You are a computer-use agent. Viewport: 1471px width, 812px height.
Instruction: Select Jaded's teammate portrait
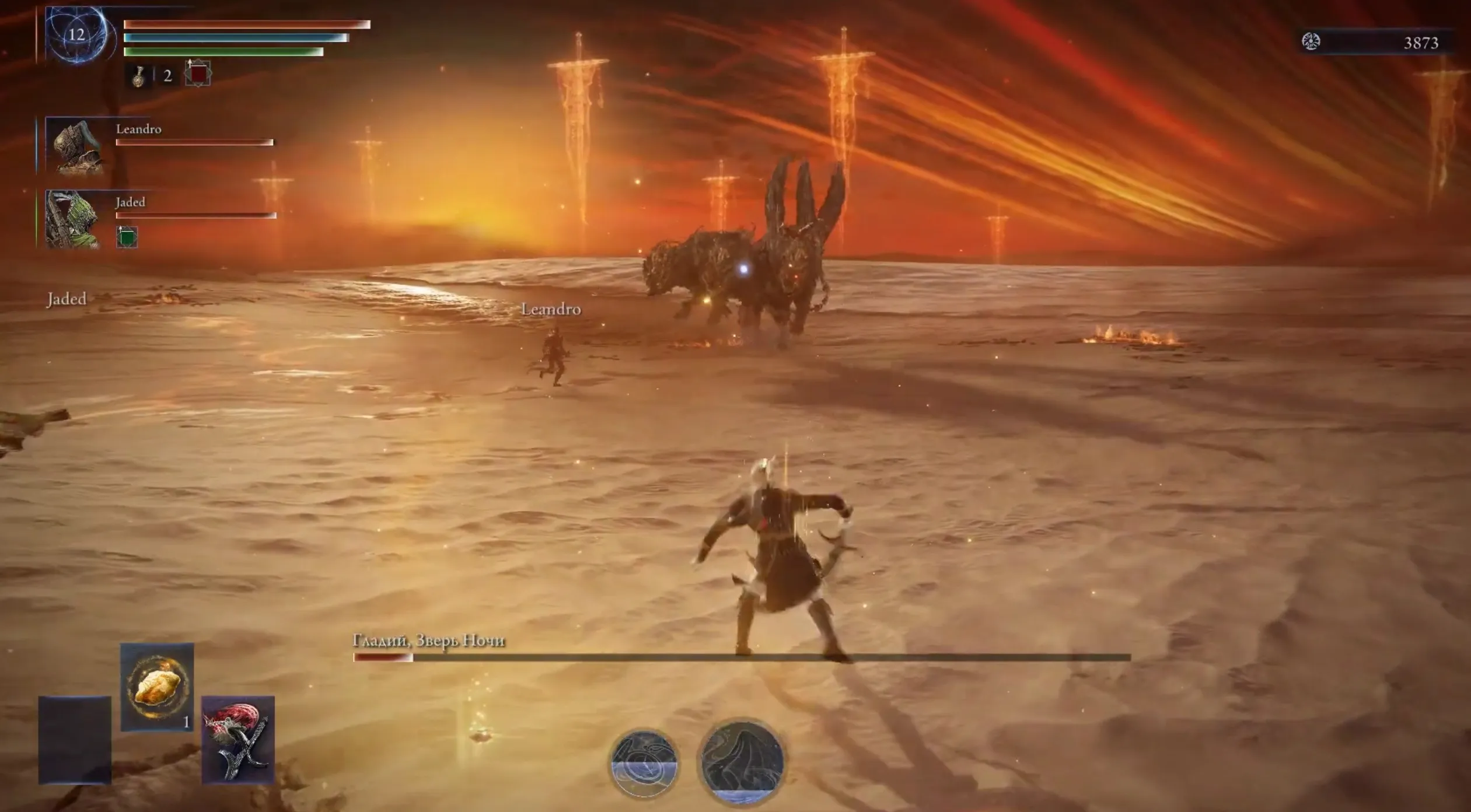pos(73,219)
